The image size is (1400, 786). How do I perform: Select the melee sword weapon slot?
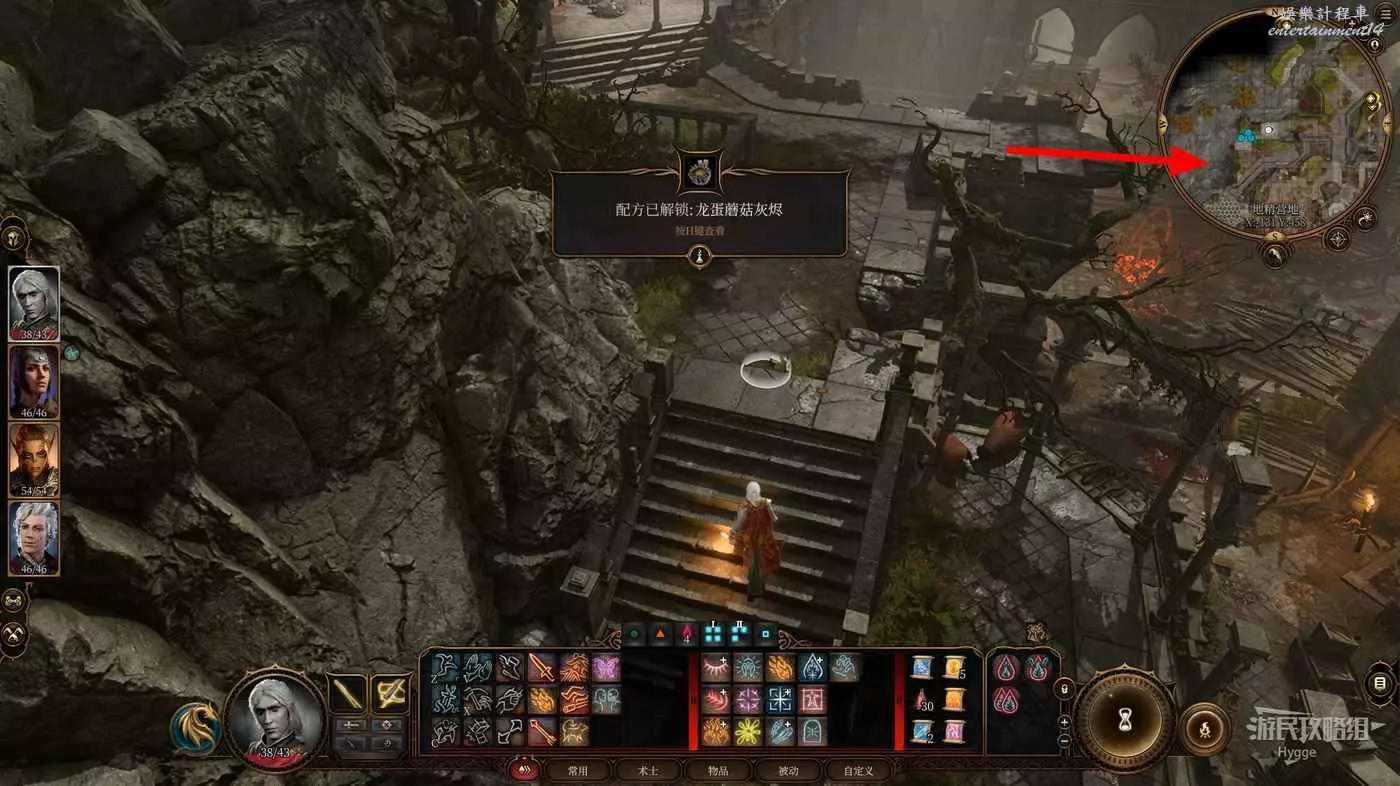click(x=348, y=692)
